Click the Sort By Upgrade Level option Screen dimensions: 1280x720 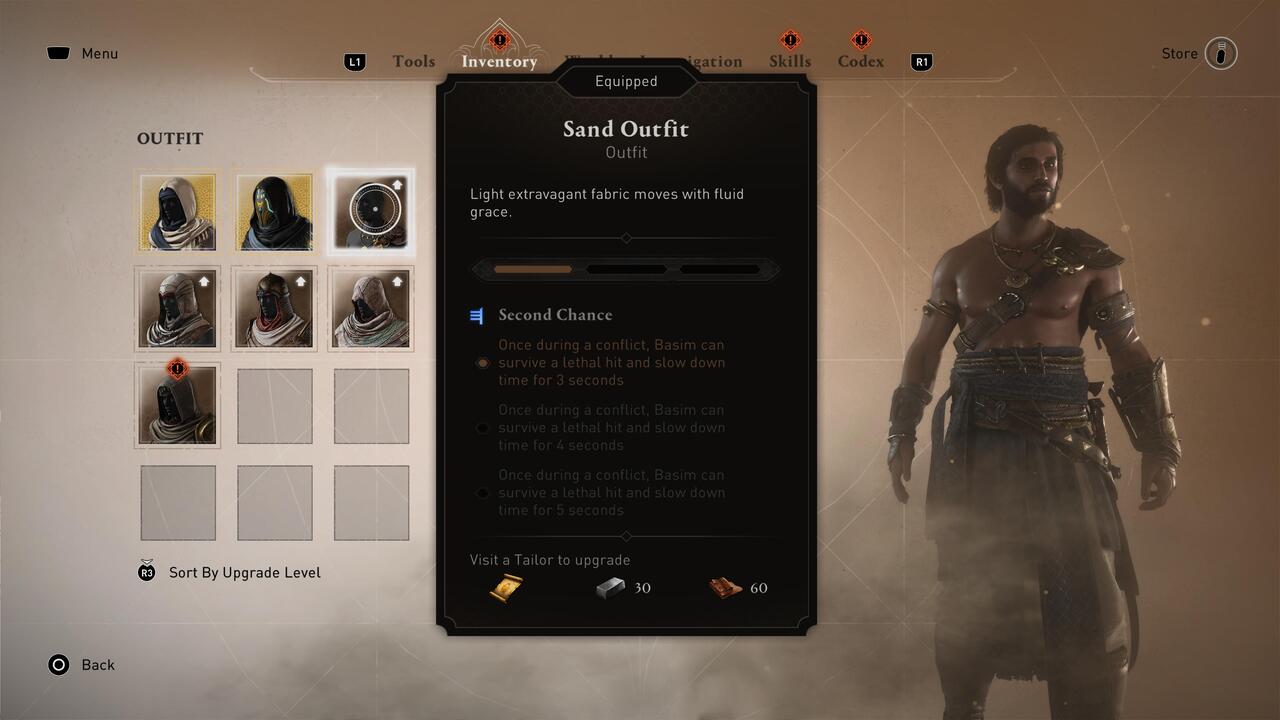click(x=243, y=572)
